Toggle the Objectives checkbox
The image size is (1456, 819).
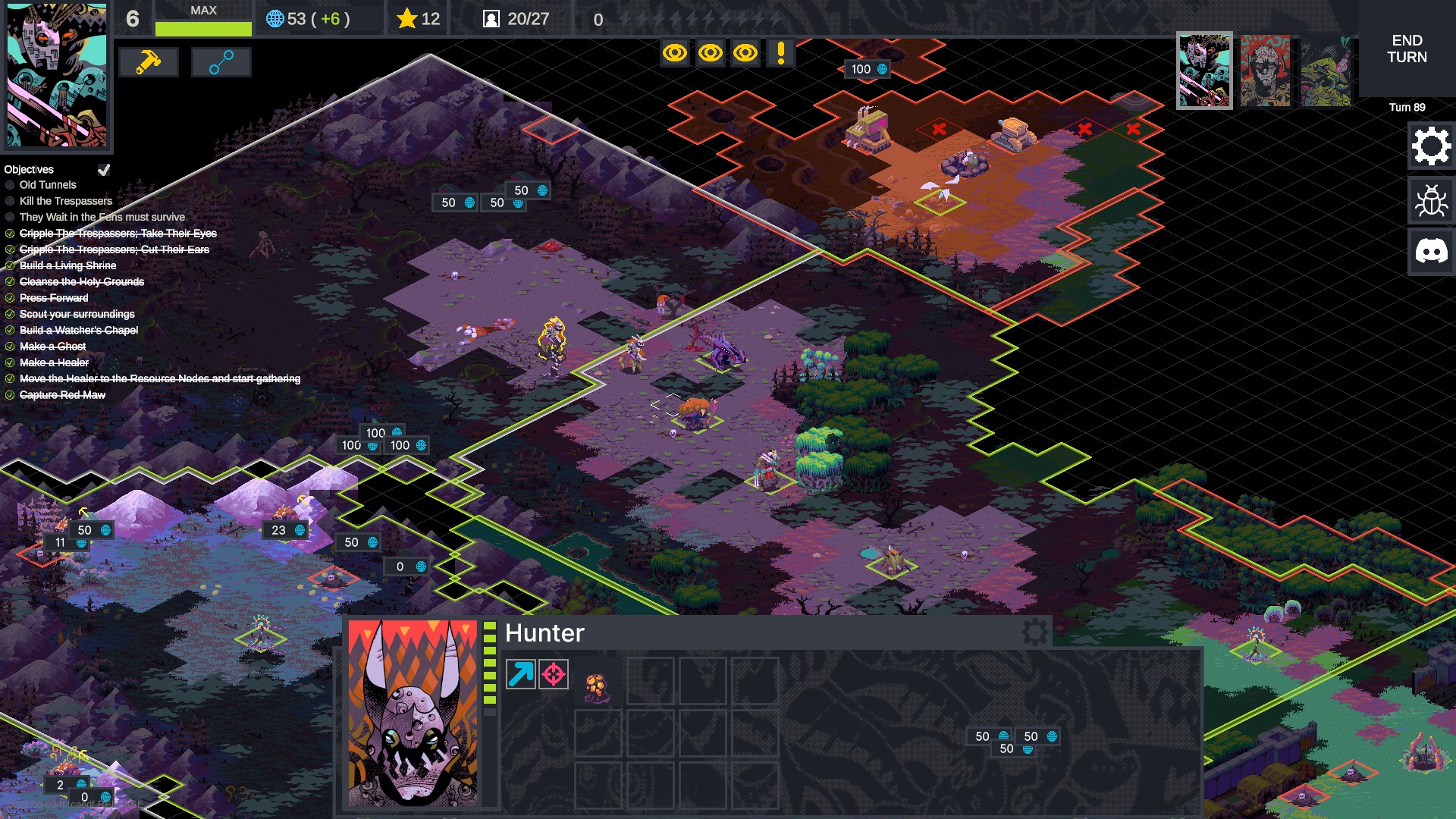104,169
